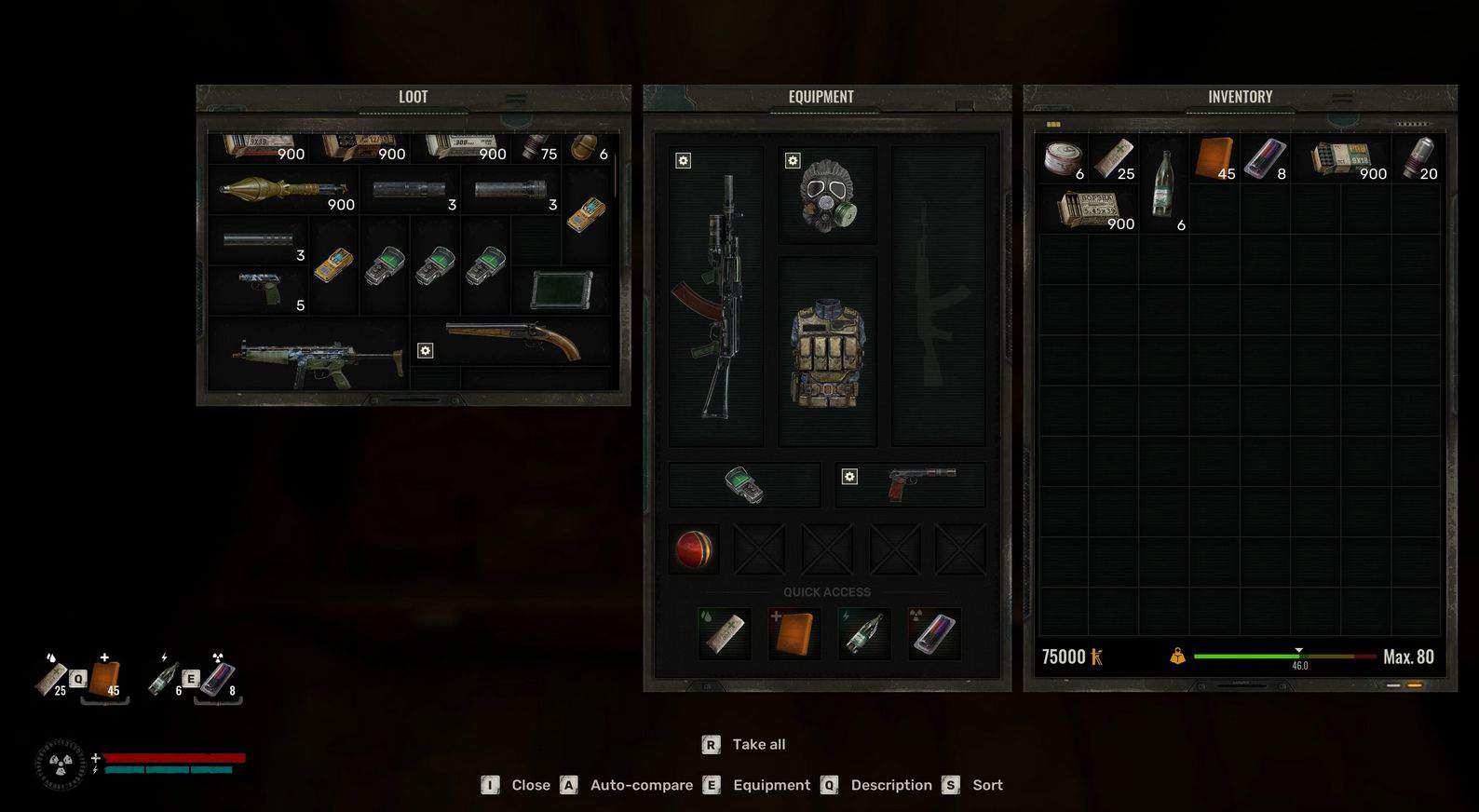Select the equipped silenced pistol slot

click(910, 484)
